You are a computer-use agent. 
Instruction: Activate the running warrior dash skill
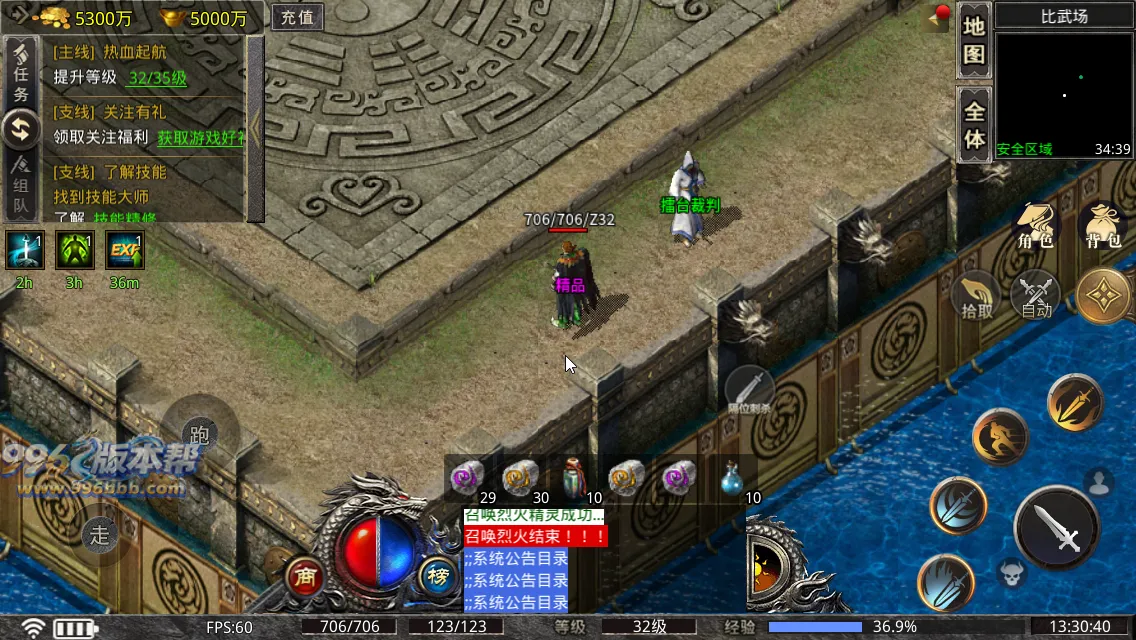[x=1001, y=437]
